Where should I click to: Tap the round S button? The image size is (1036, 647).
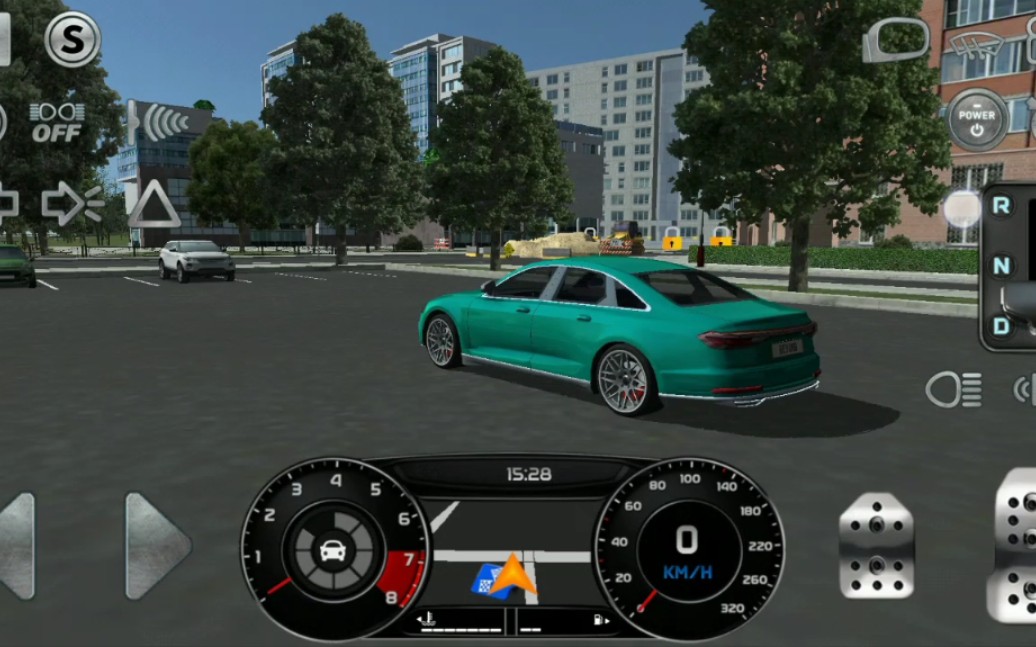point(73,40)
